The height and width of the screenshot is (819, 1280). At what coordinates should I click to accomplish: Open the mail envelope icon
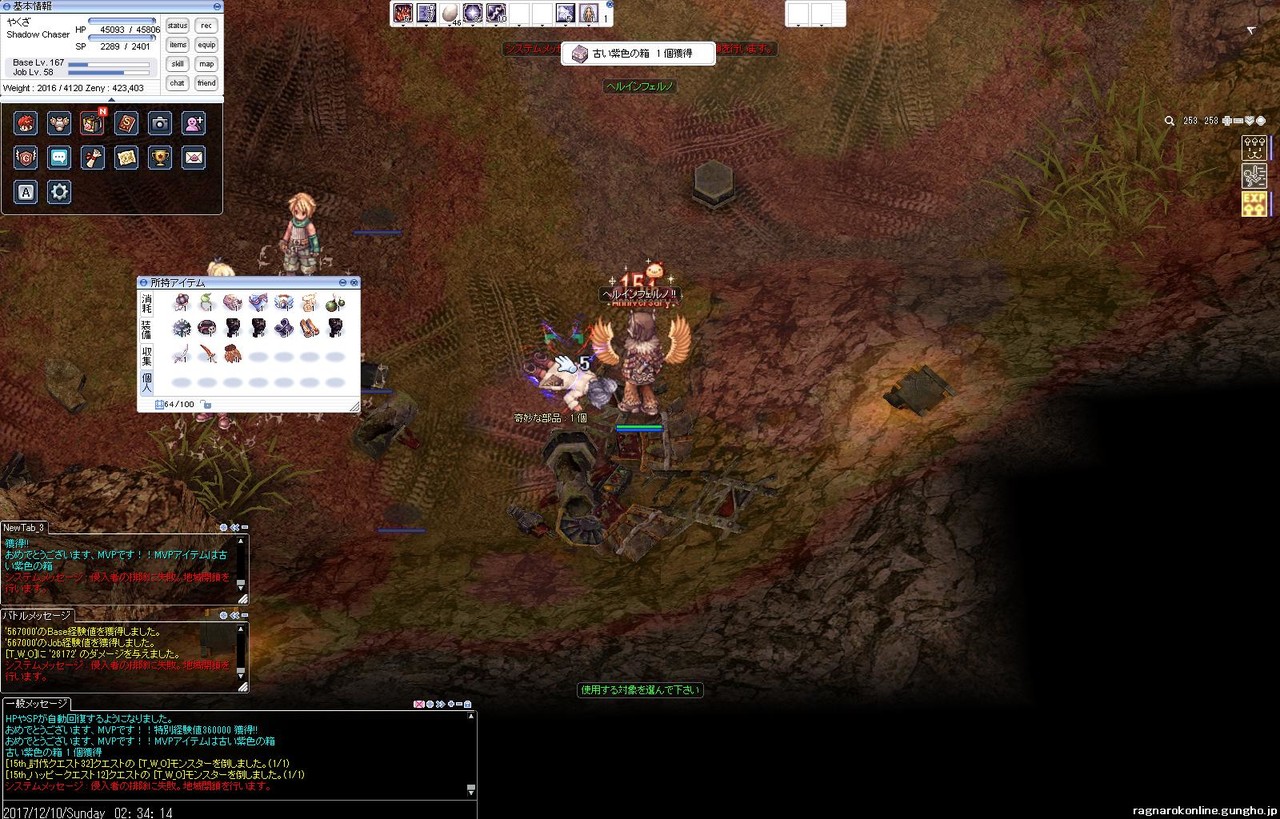194,157
